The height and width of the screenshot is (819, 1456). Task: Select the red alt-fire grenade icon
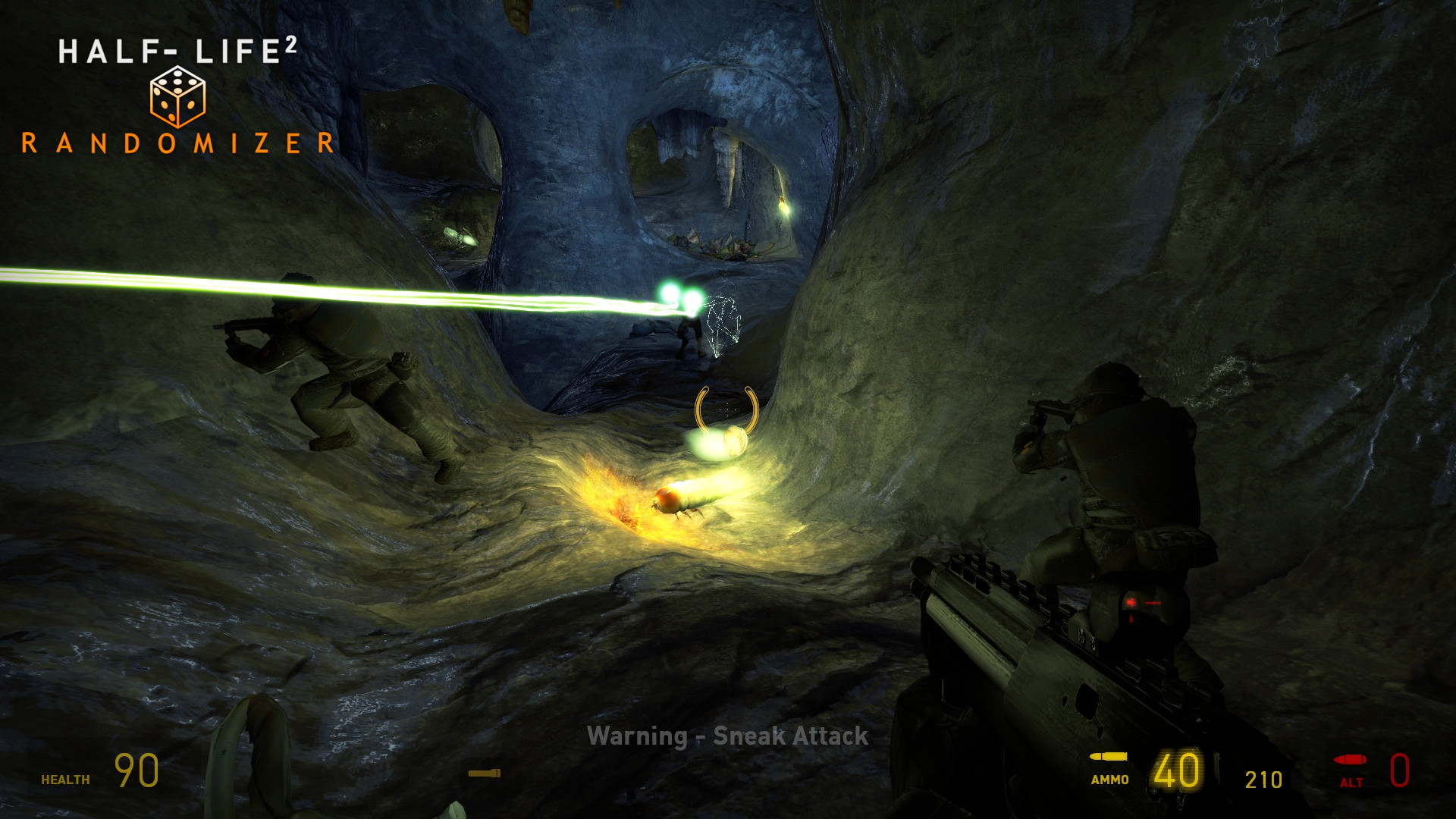click(1351, 761)
